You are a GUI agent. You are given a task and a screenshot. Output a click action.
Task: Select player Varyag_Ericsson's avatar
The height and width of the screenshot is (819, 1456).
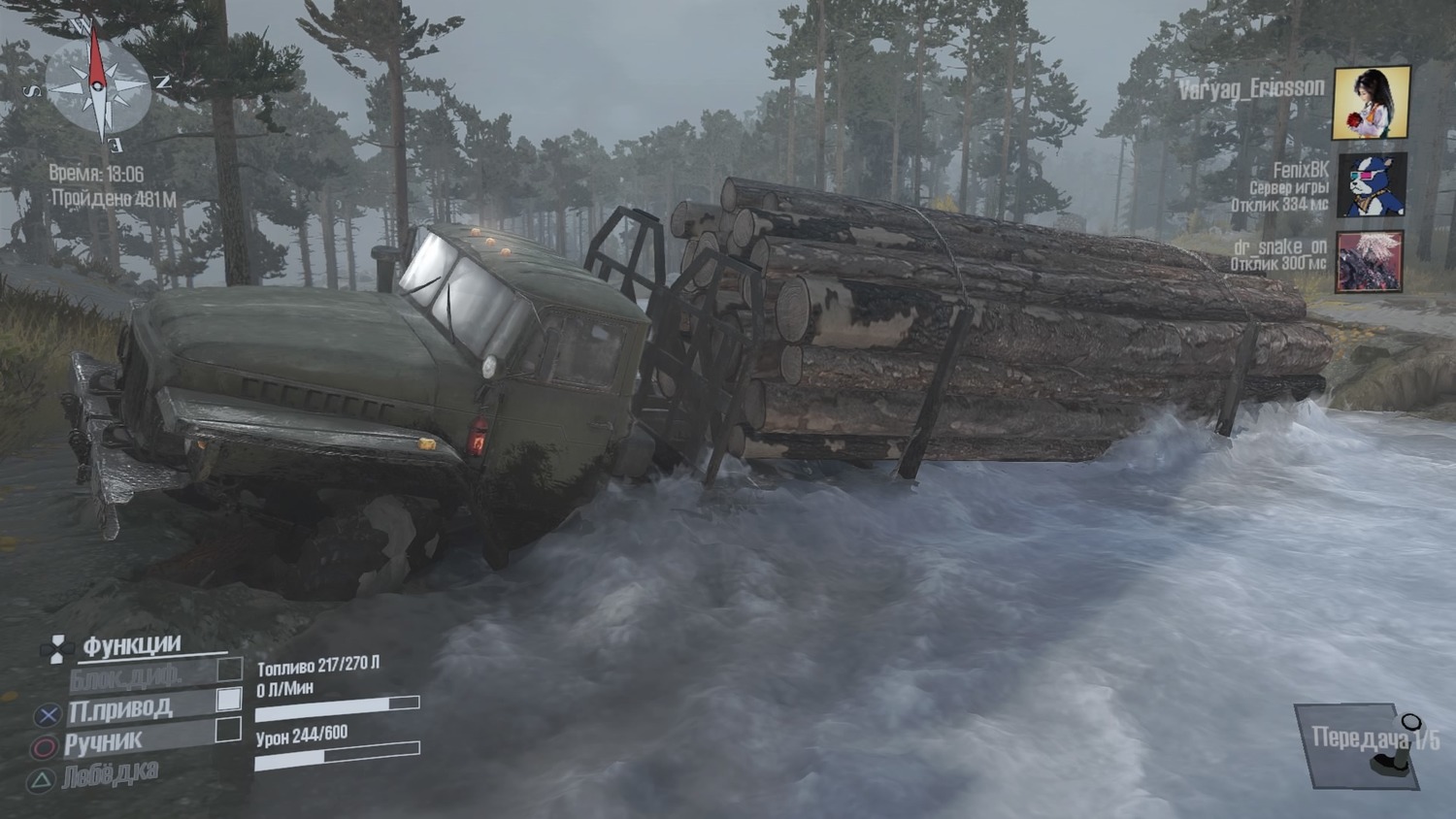1371,103
